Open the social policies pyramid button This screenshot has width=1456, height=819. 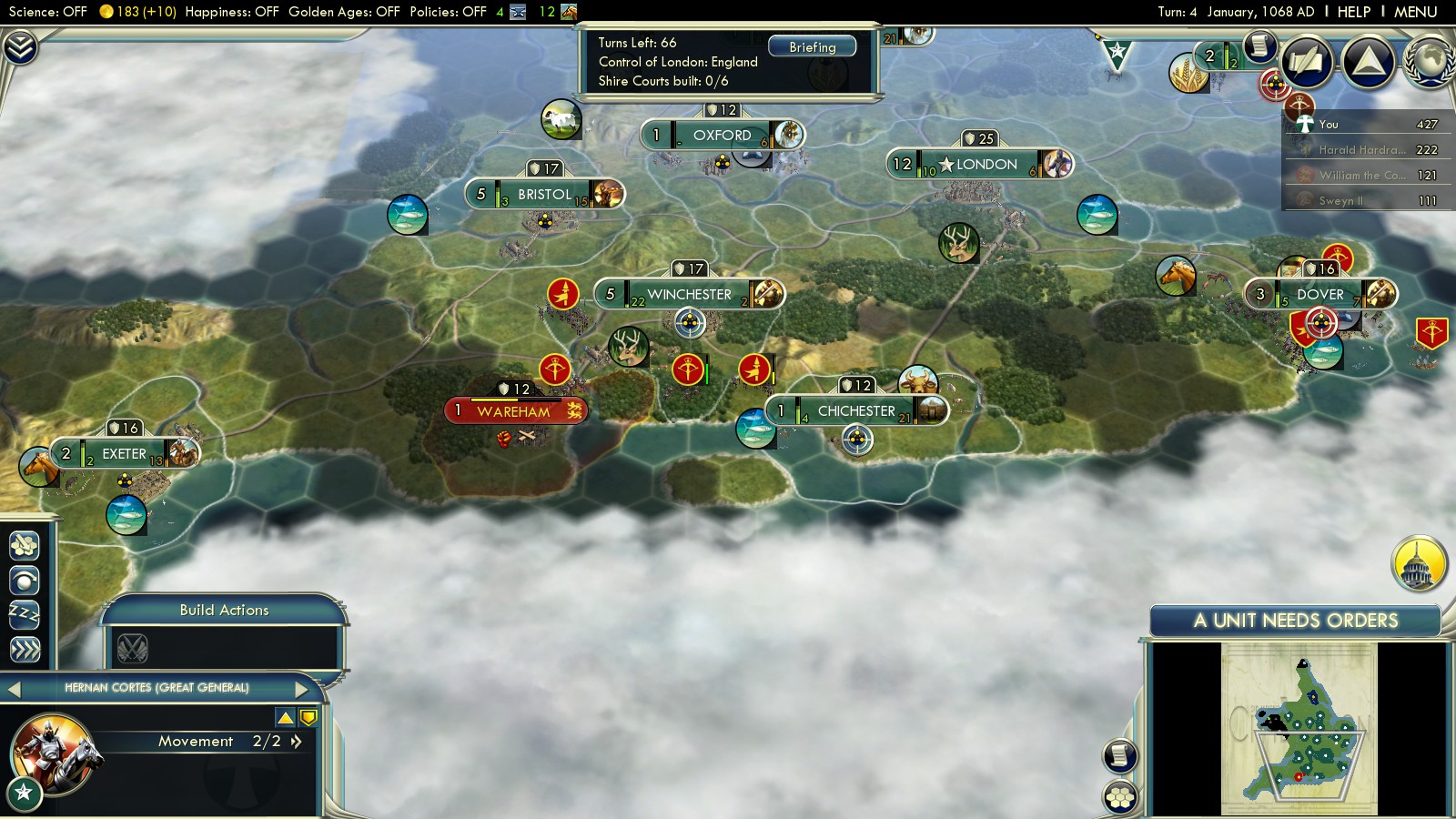1368,62
